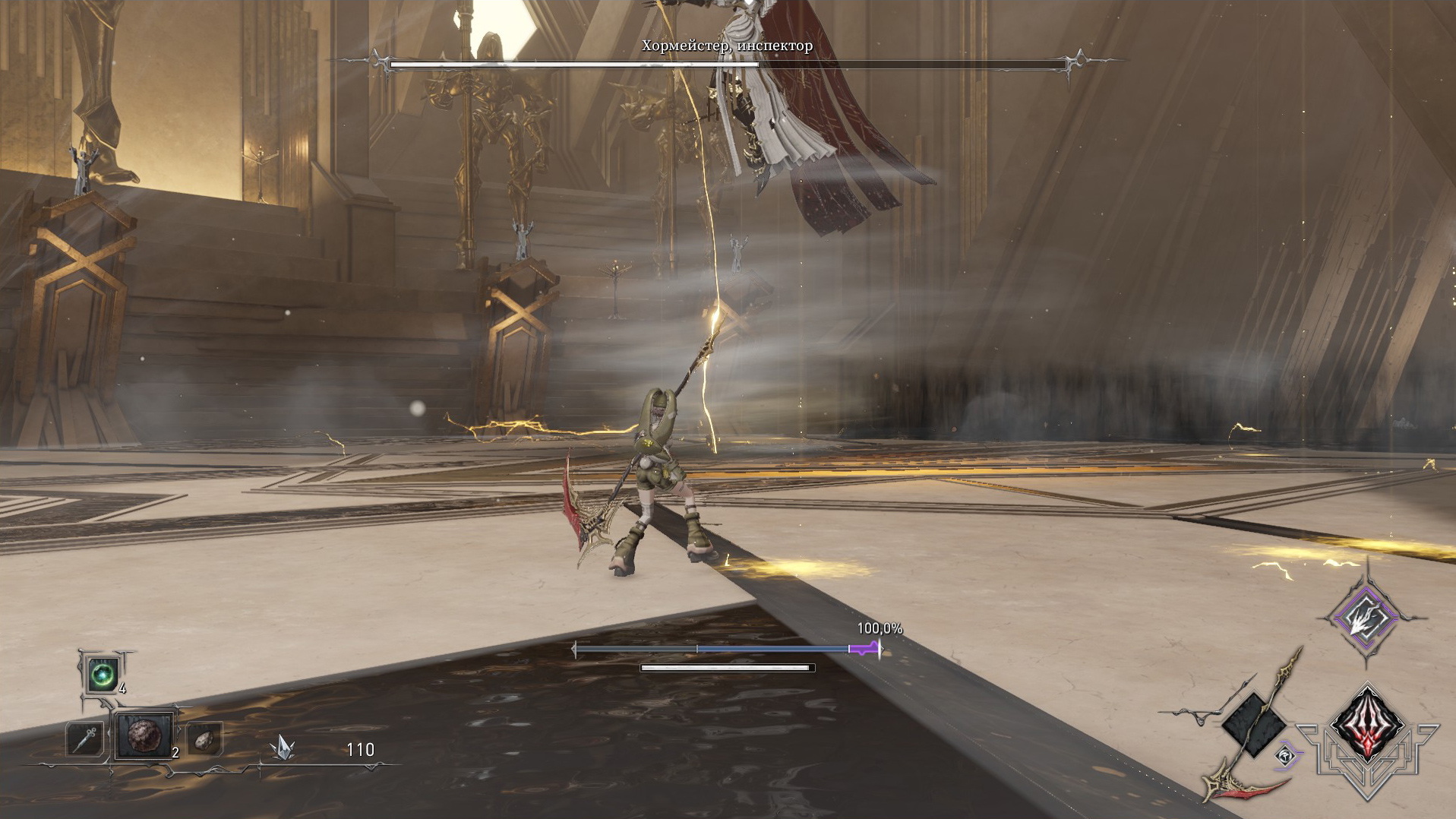This screenshot has height=819, width=1456.
Task: Trigger the red trident weapon skill
Action: point(1367,723)
